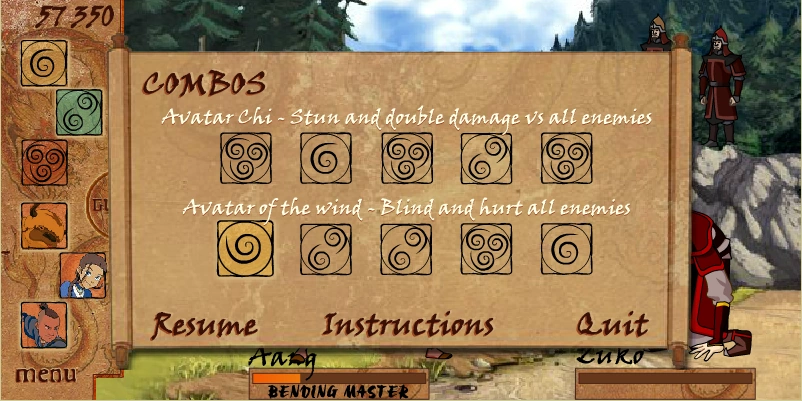
Task: Click the highlighted first Avatar of the wind symbol
Action: (245, 248)
